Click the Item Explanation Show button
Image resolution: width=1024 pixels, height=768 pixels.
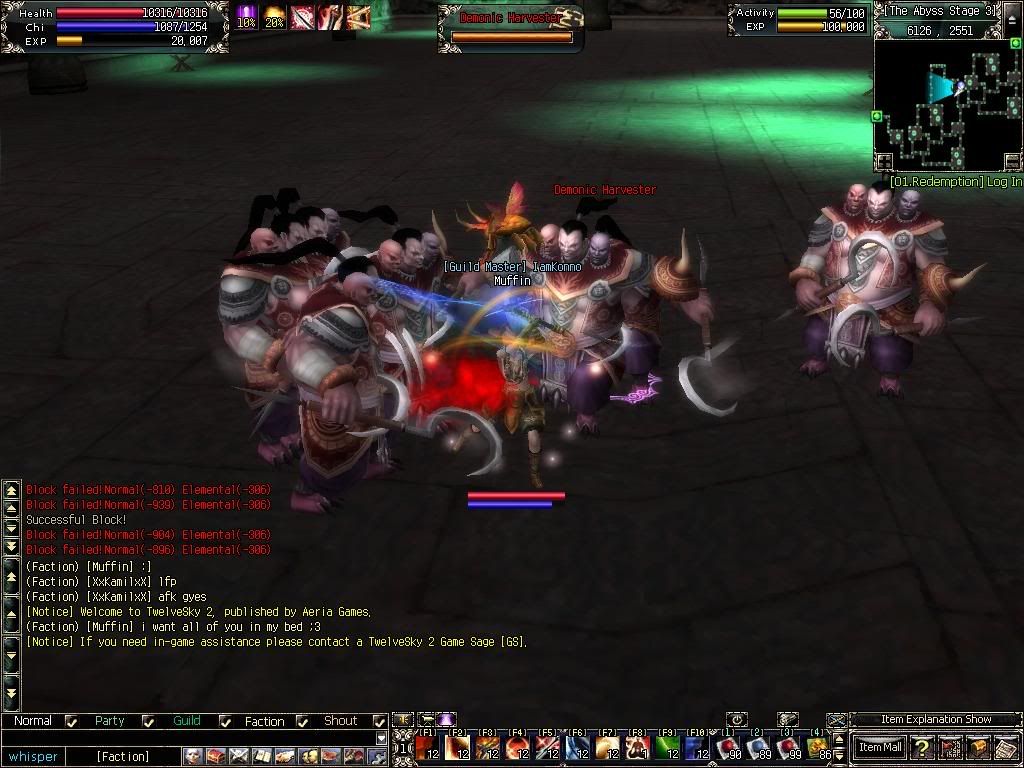tap(936, 719)
